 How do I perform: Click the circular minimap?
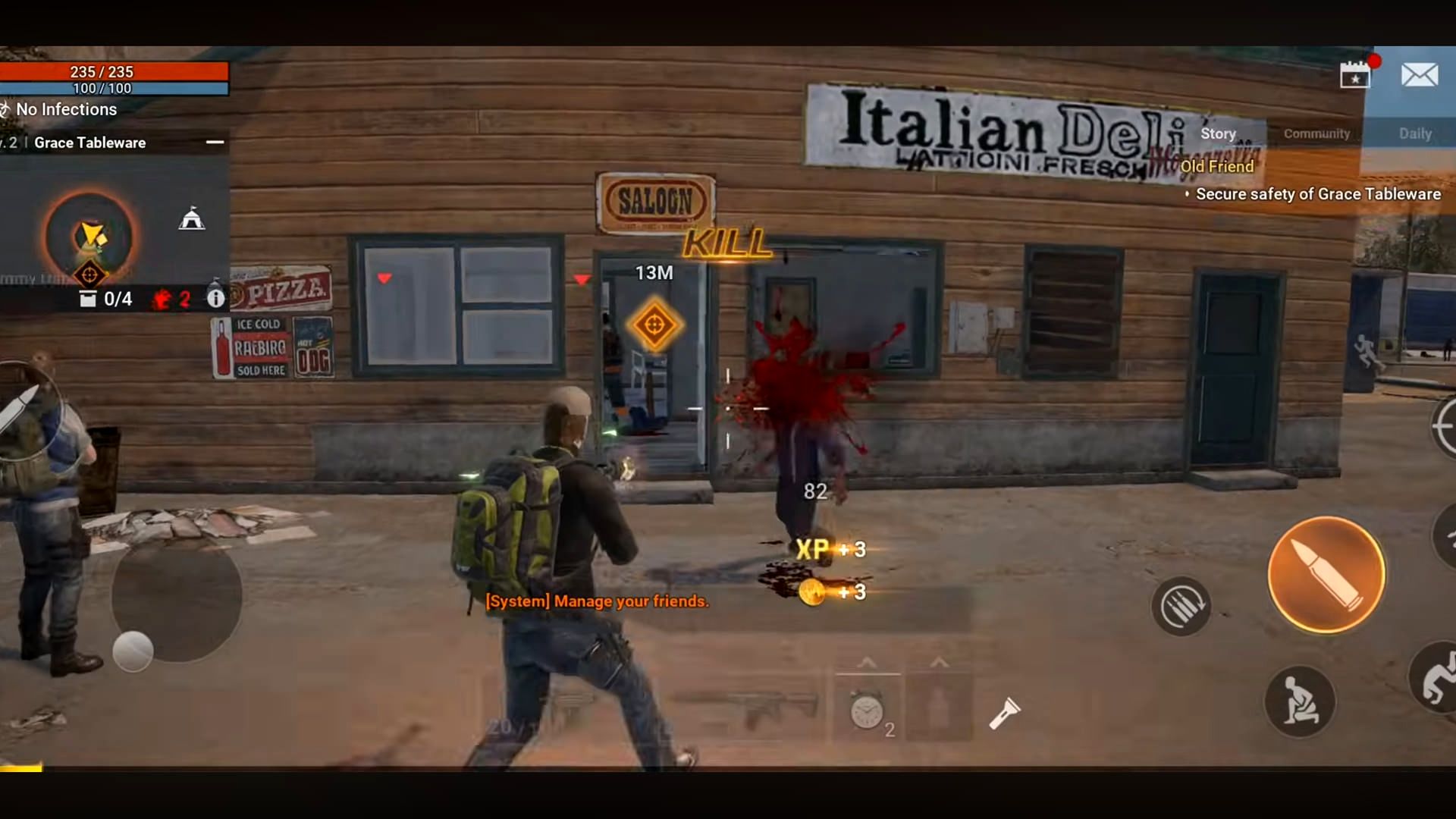tap(89, 237)
